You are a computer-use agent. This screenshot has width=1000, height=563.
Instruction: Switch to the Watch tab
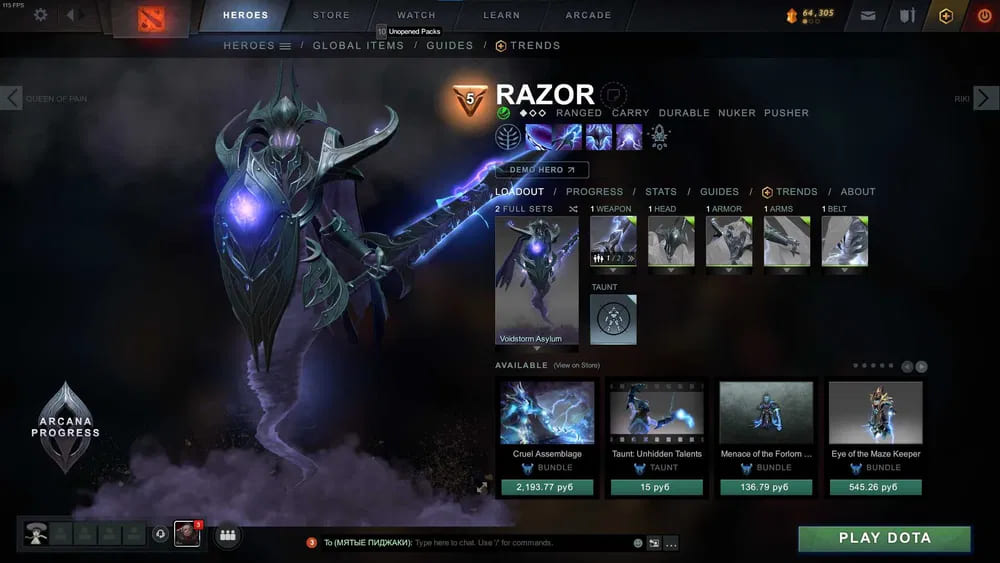(x=416, y=15)
